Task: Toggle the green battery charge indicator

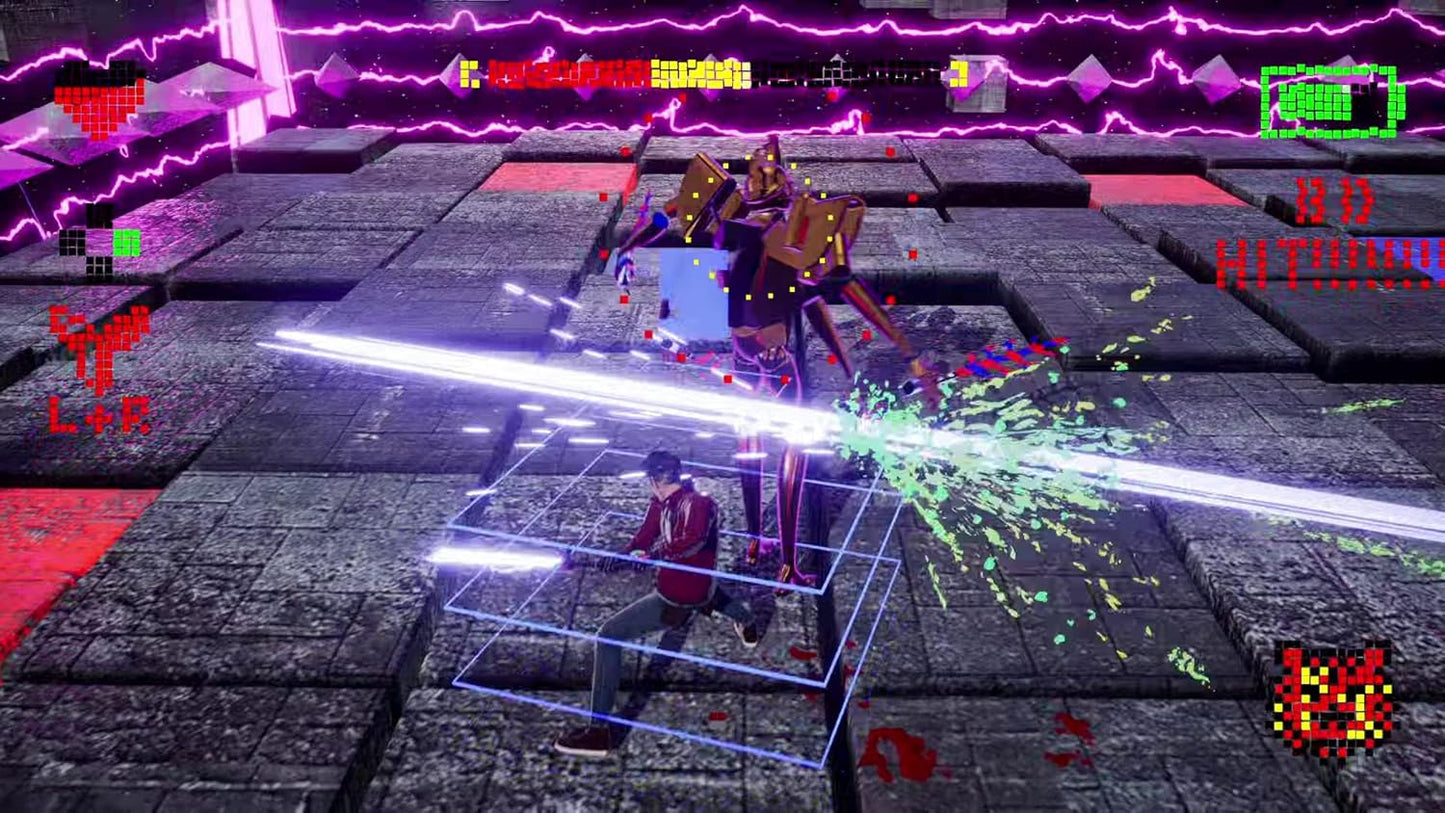Action: click(1330, 100)
